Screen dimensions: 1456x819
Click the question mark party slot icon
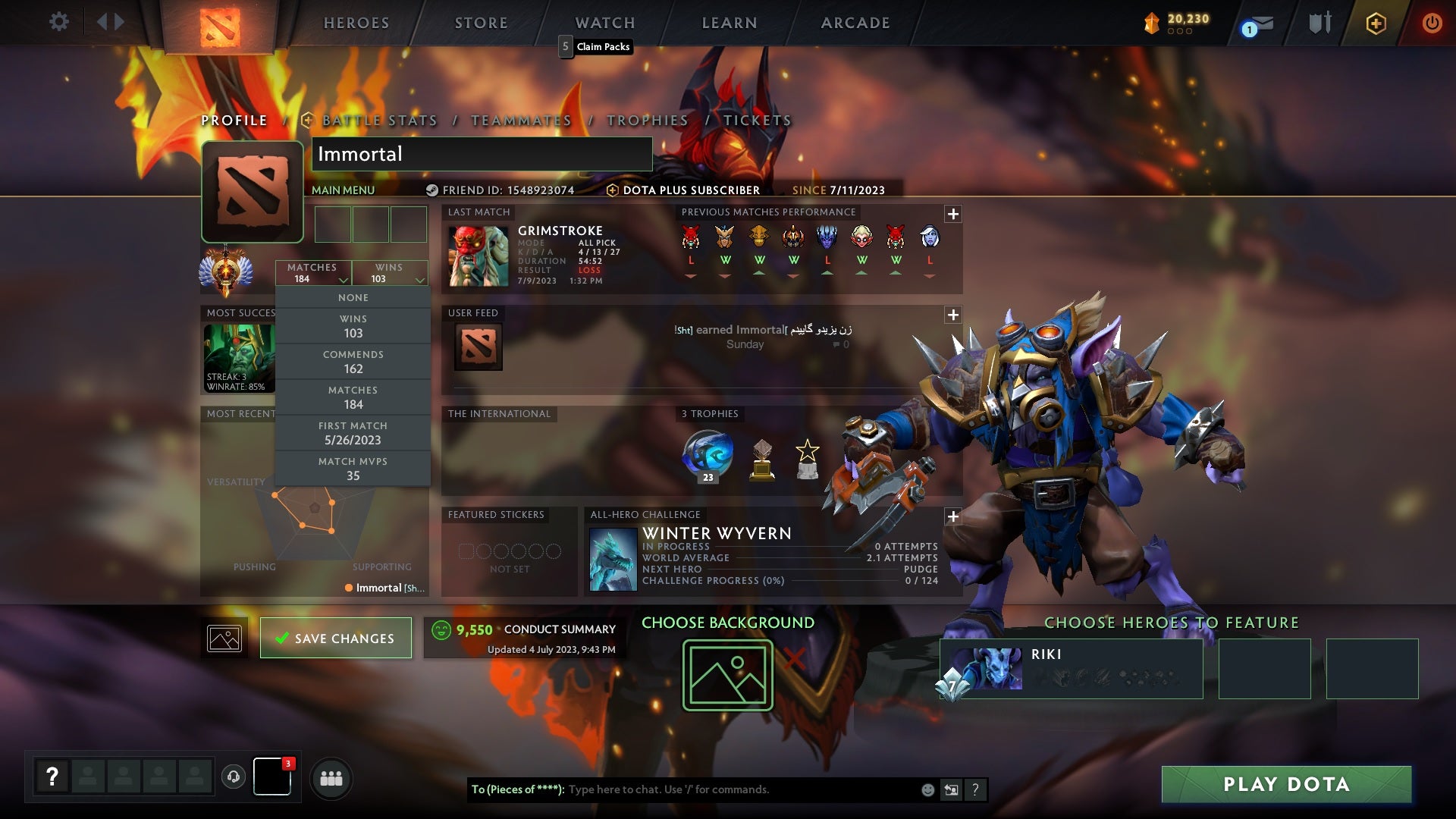click(x=52, y=776)
